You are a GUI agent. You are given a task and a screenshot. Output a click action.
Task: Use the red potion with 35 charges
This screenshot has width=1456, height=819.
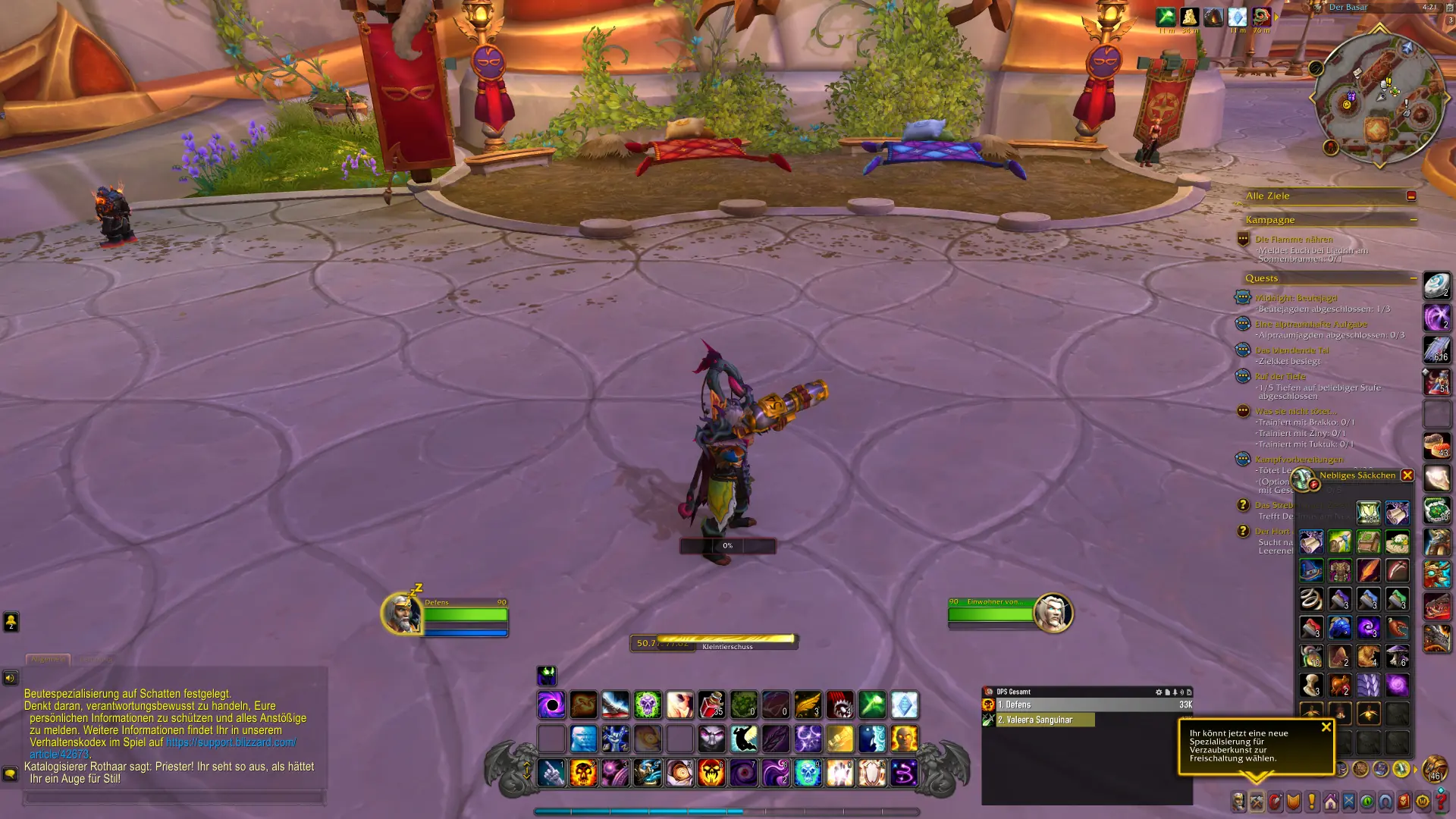[x=711, y=705]
